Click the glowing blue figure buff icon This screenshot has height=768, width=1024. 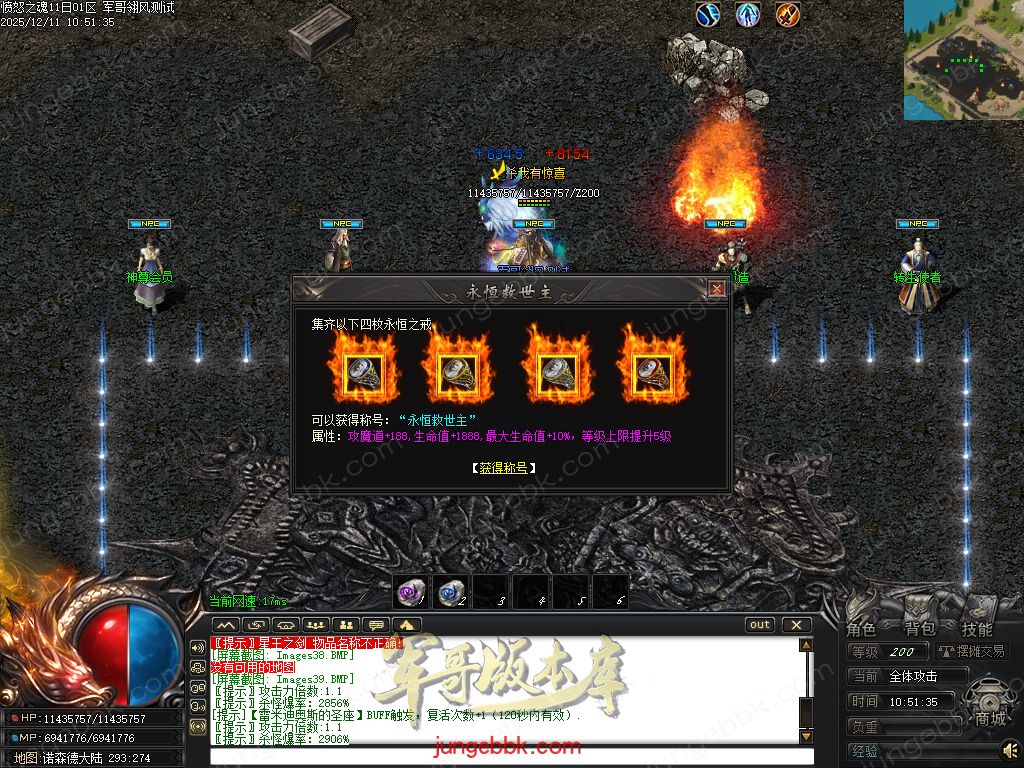(x=748, y=15)
